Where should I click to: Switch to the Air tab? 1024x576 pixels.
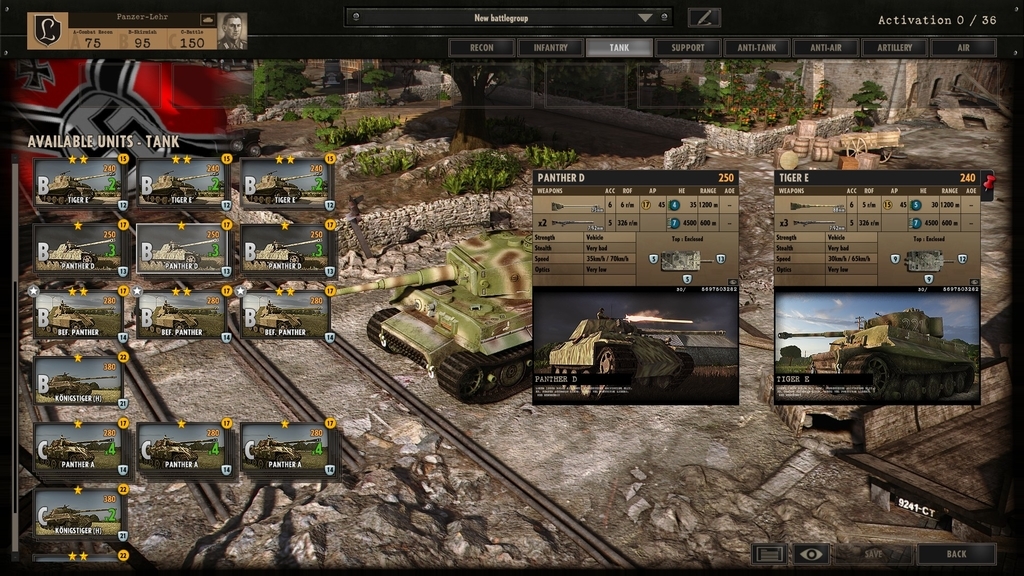tap(964, 47)
